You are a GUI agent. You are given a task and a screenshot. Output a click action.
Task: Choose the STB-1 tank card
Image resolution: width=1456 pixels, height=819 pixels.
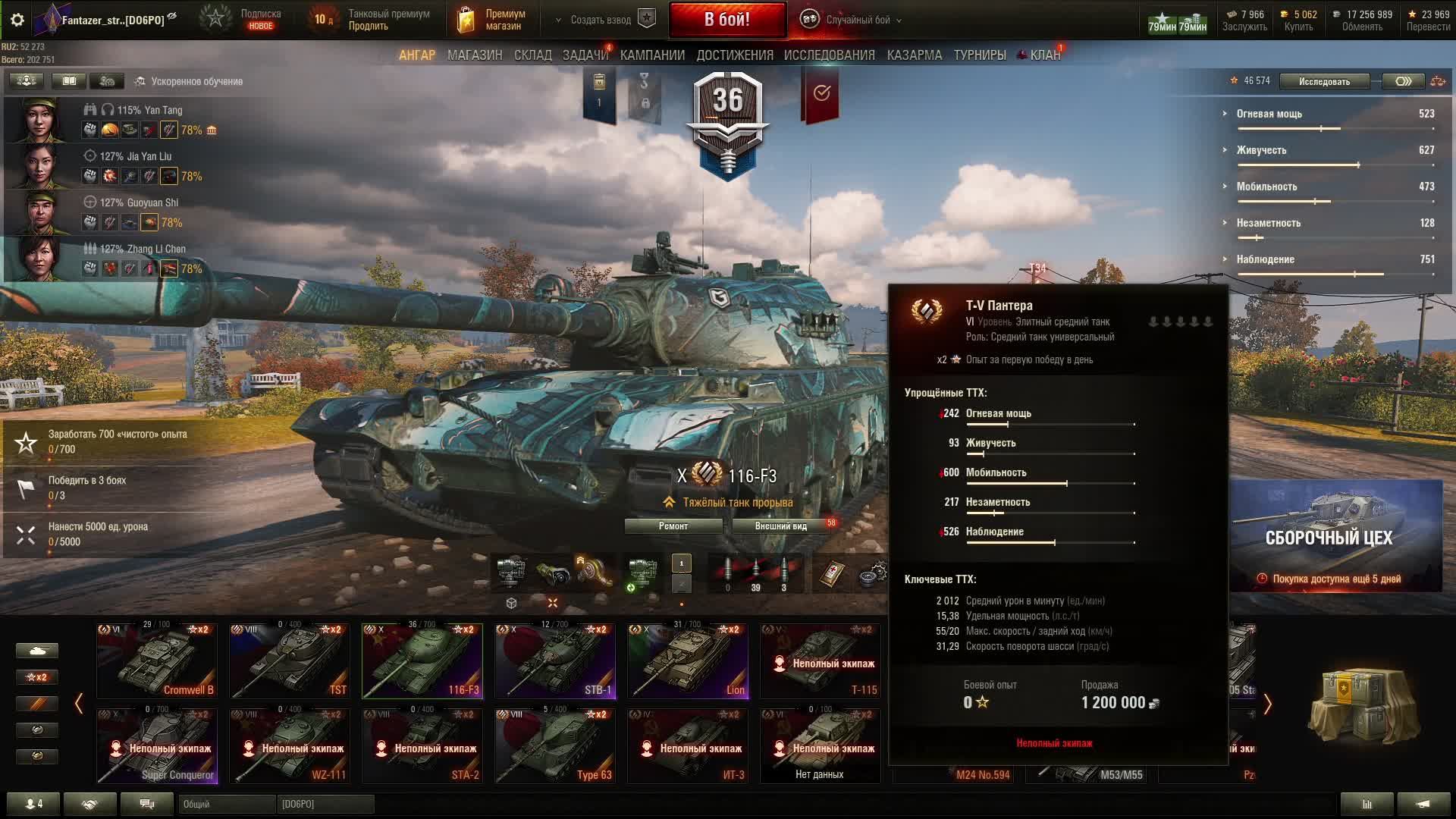pyautogui.click(x=555, y=661)
